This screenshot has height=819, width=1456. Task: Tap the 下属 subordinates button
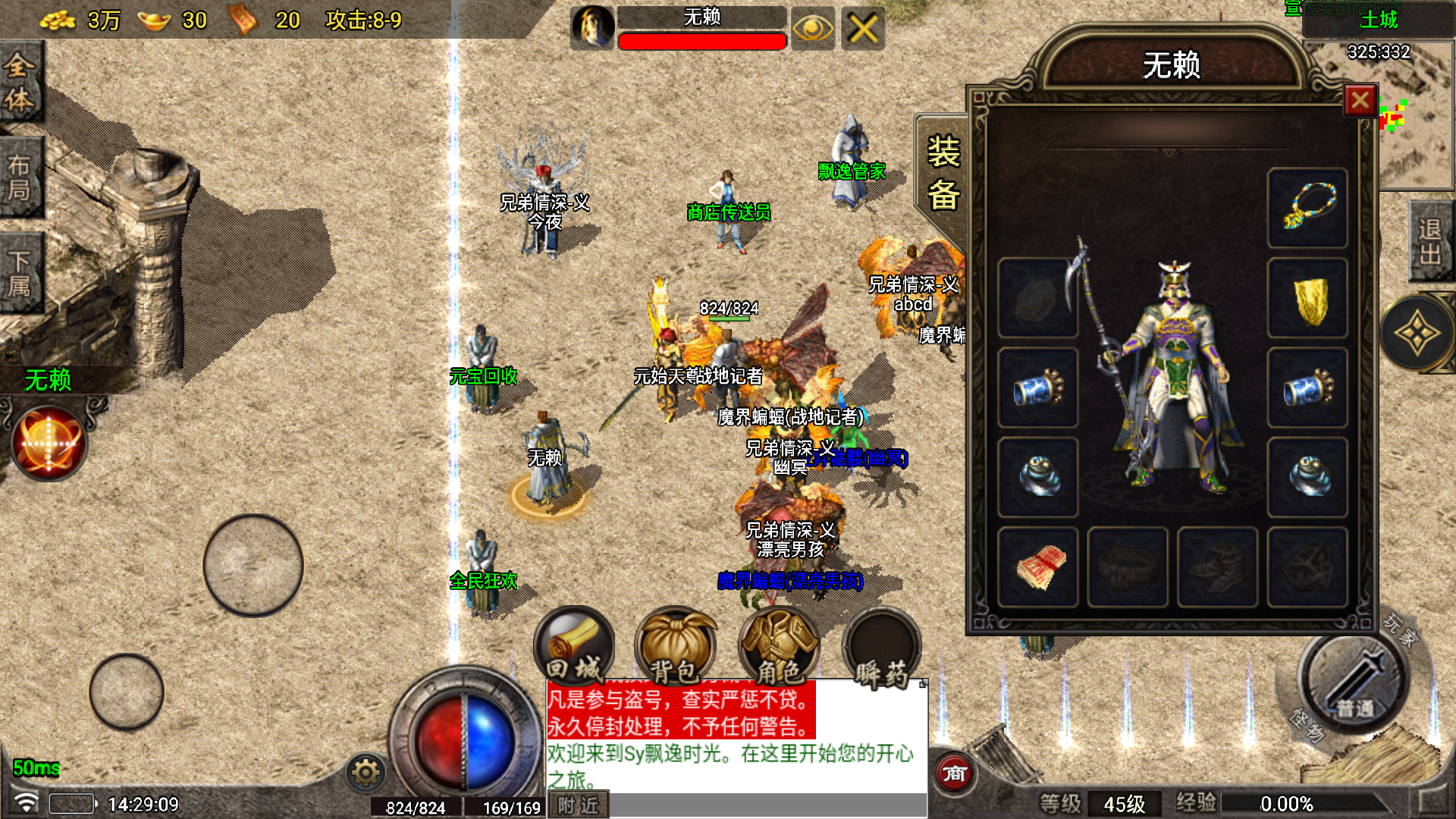tap(20, 273)
